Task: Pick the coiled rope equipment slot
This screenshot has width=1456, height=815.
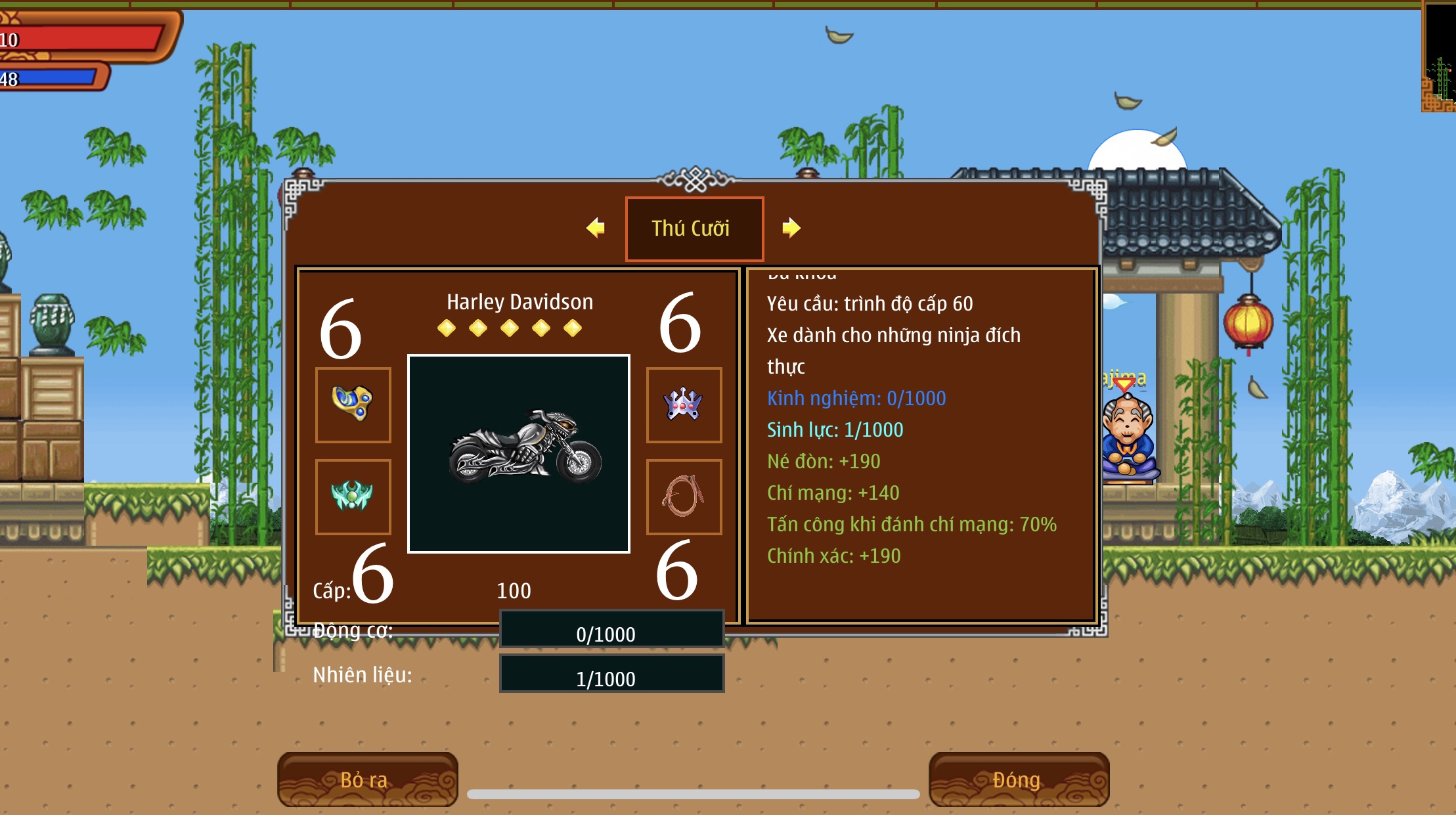Action: tap(684, 496)
